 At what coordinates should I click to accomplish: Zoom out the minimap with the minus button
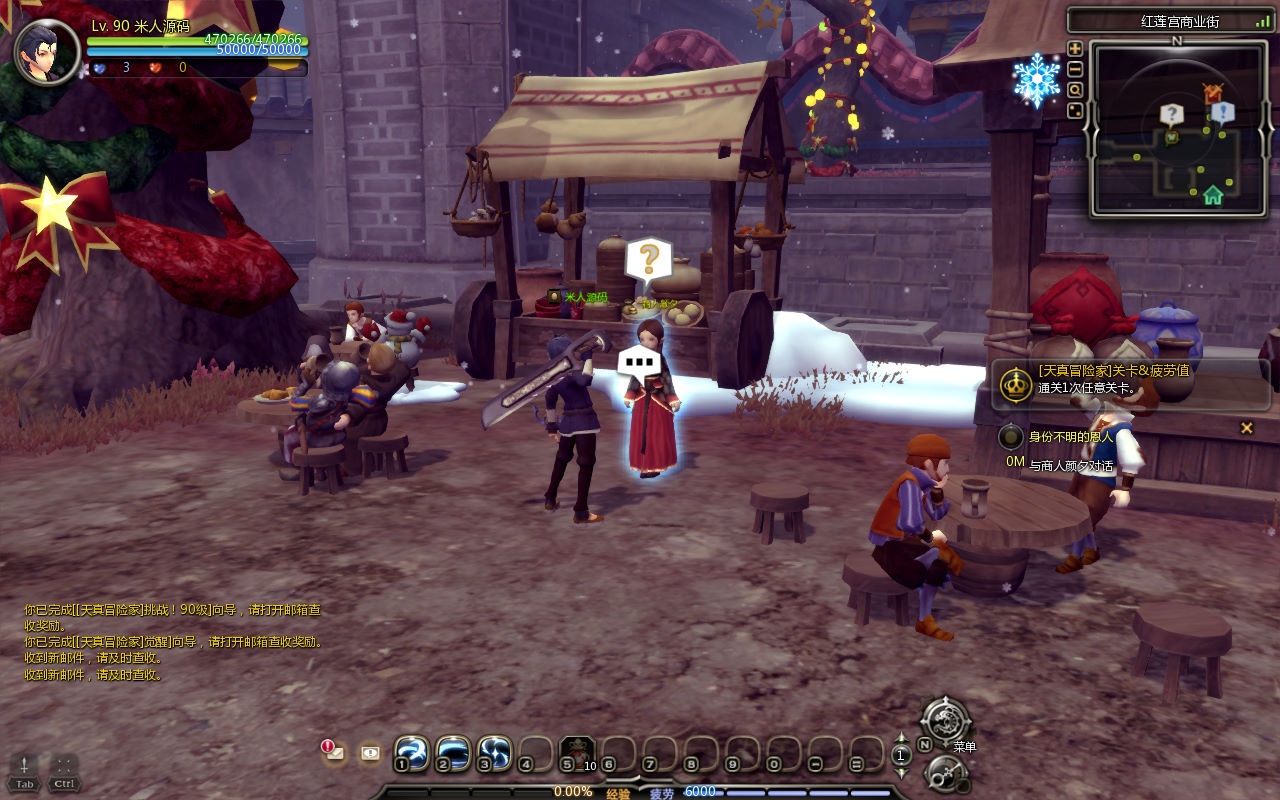click(1075, 69)
